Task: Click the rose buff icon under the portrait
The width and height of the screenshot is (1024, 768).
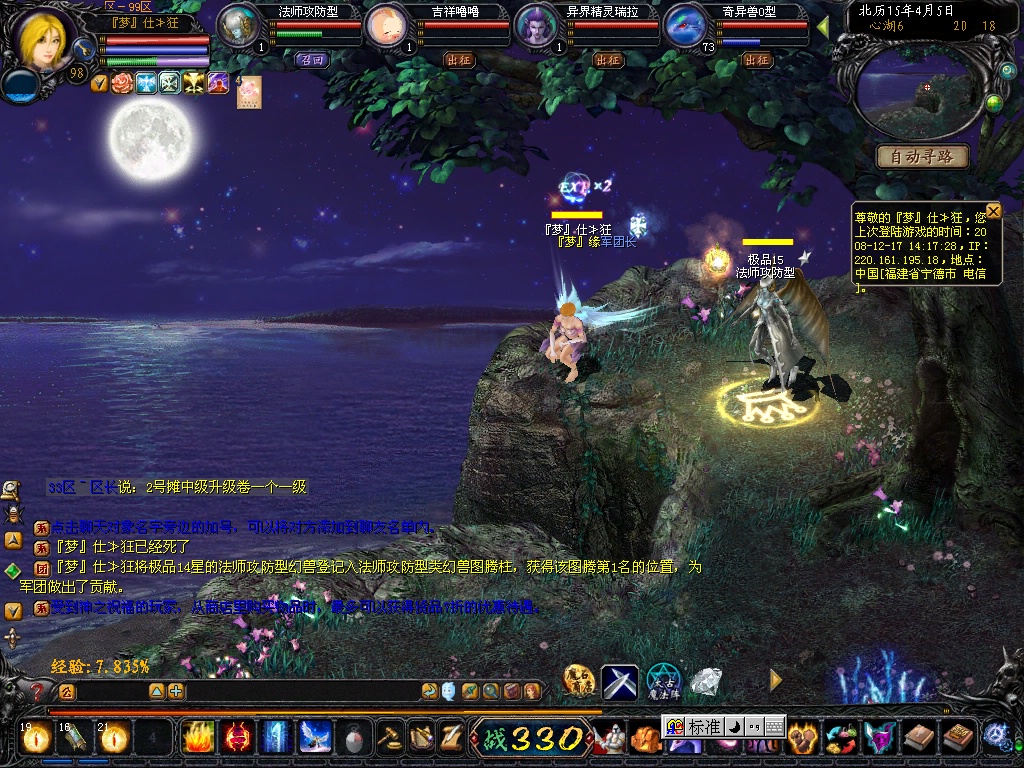Action: 122,83
